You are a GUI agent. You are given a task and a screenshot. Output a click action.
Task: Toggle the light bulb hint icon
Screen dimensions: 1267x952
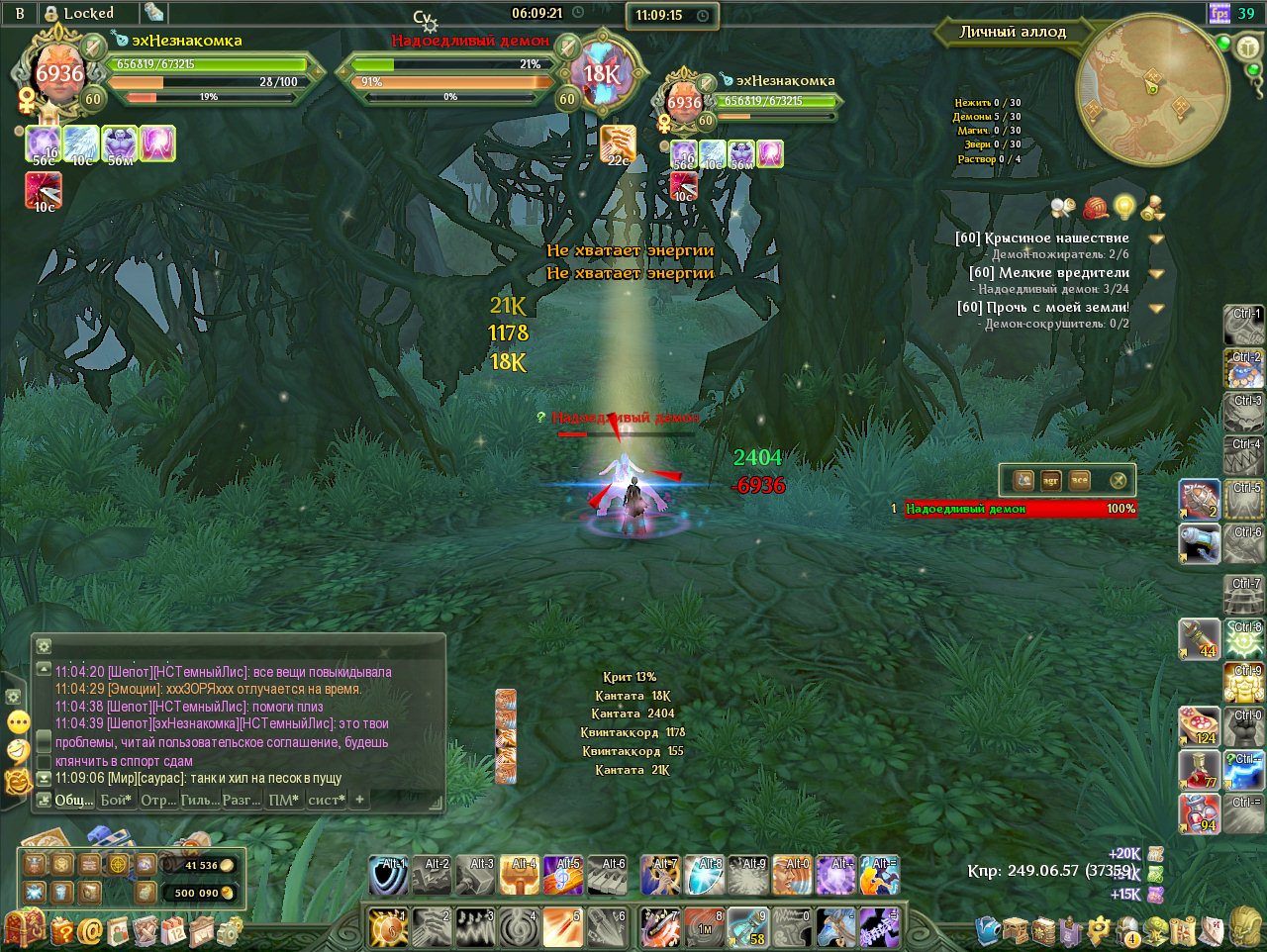1123,207
